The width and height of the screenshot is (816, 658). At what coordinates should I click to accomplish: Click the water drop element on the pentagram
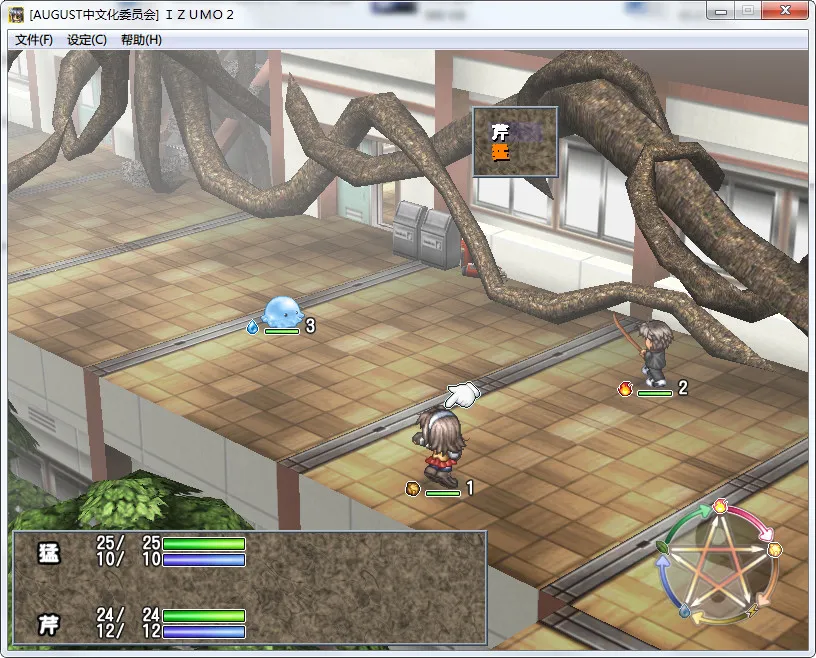coord(685,611)
